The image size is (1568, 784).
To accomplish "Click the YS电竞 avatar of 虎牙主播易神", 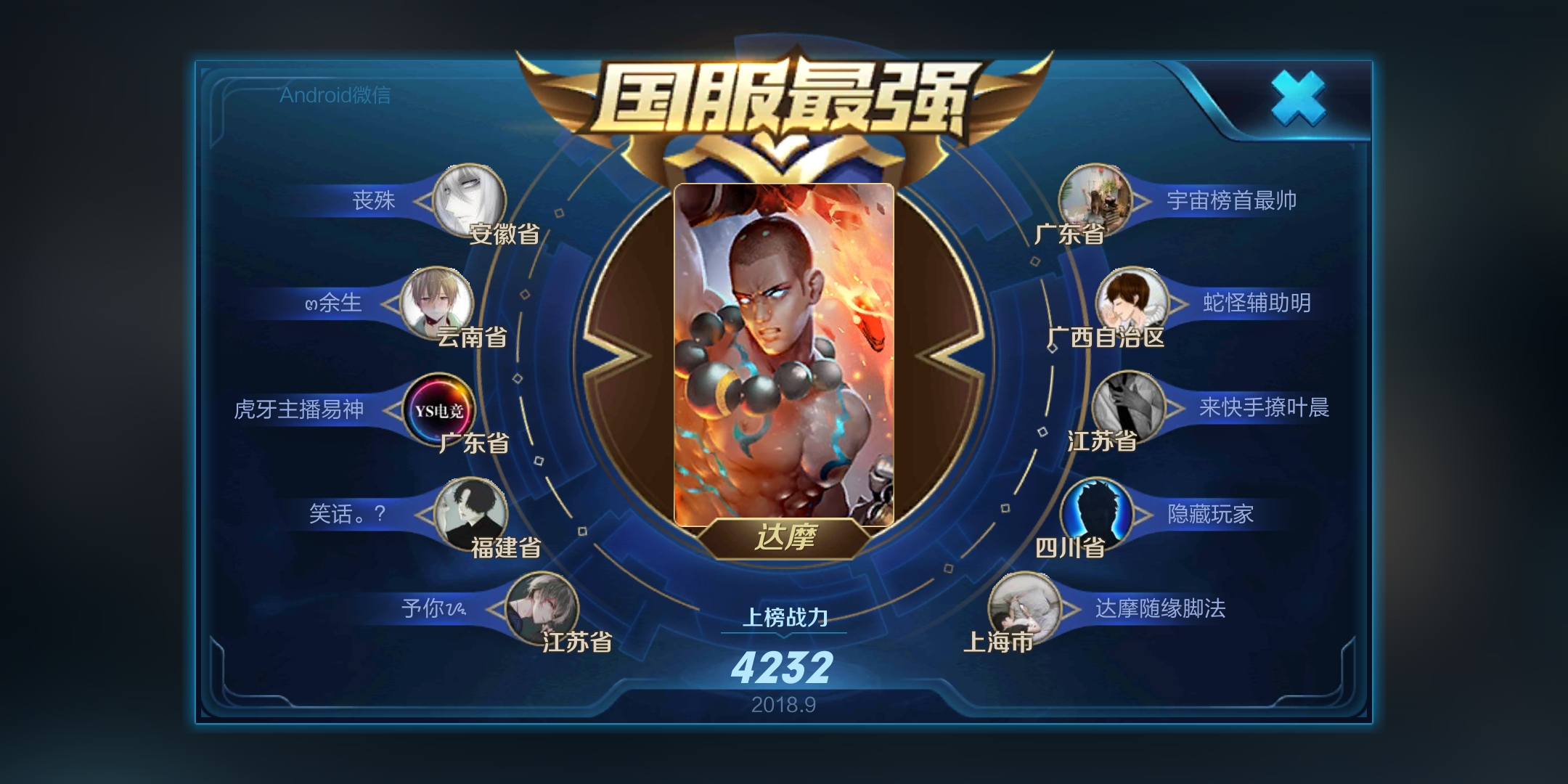I will tap(438, 409).
